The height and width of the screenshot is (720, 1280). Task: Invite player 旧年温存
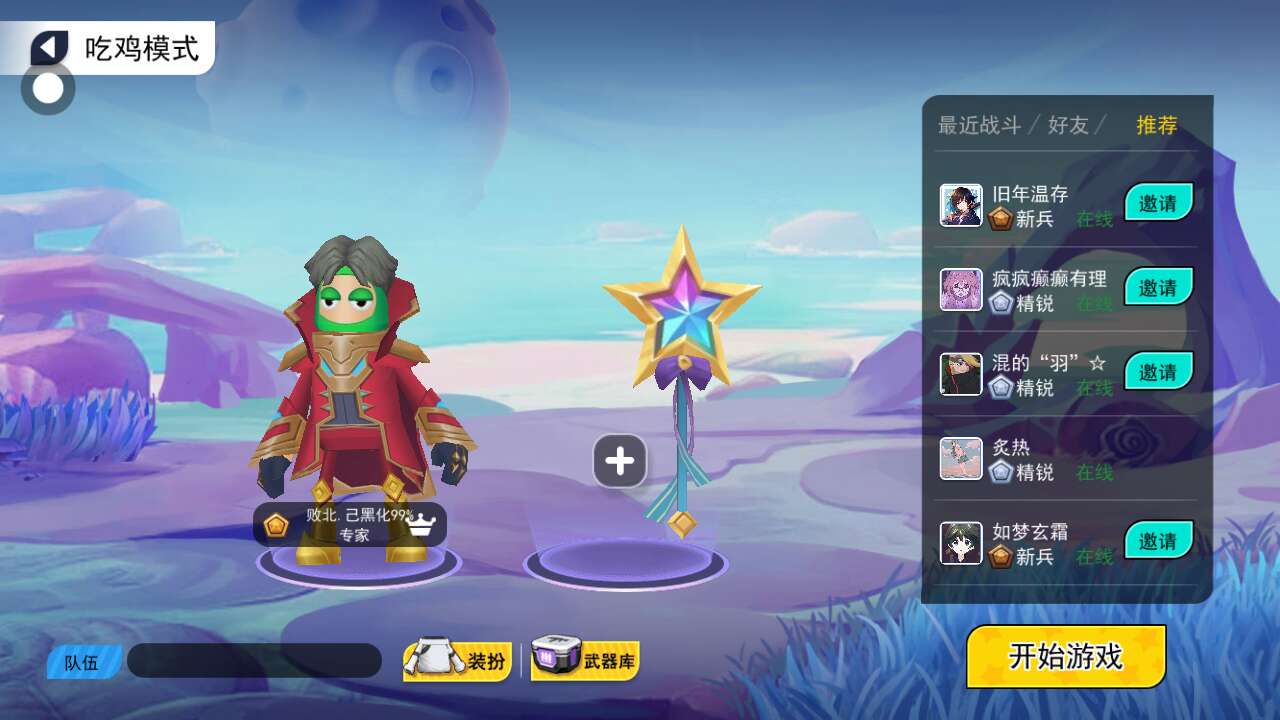(1158, 203)
